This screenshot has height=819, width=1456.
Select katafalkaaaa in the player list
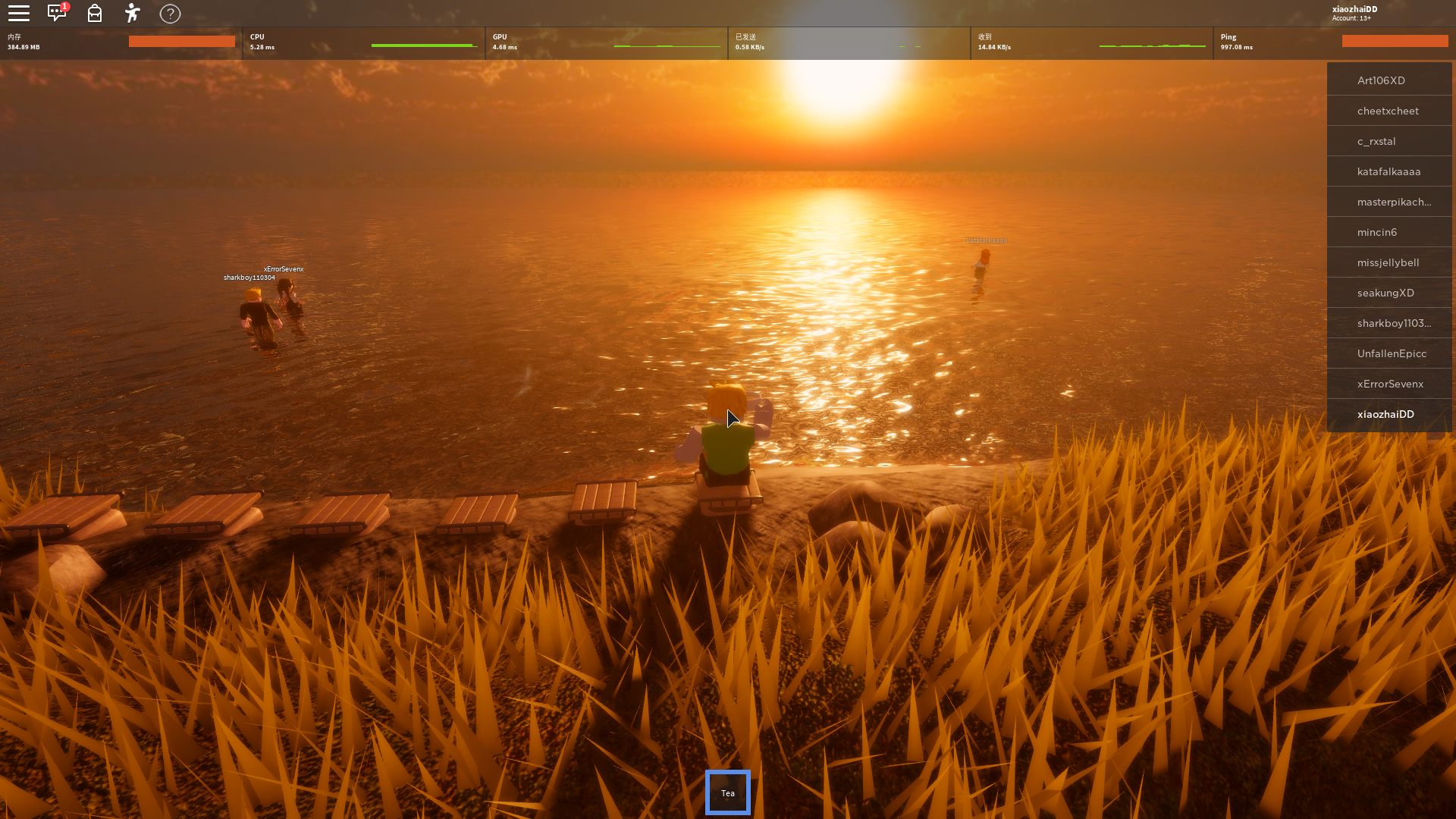tap(1389, 171)
